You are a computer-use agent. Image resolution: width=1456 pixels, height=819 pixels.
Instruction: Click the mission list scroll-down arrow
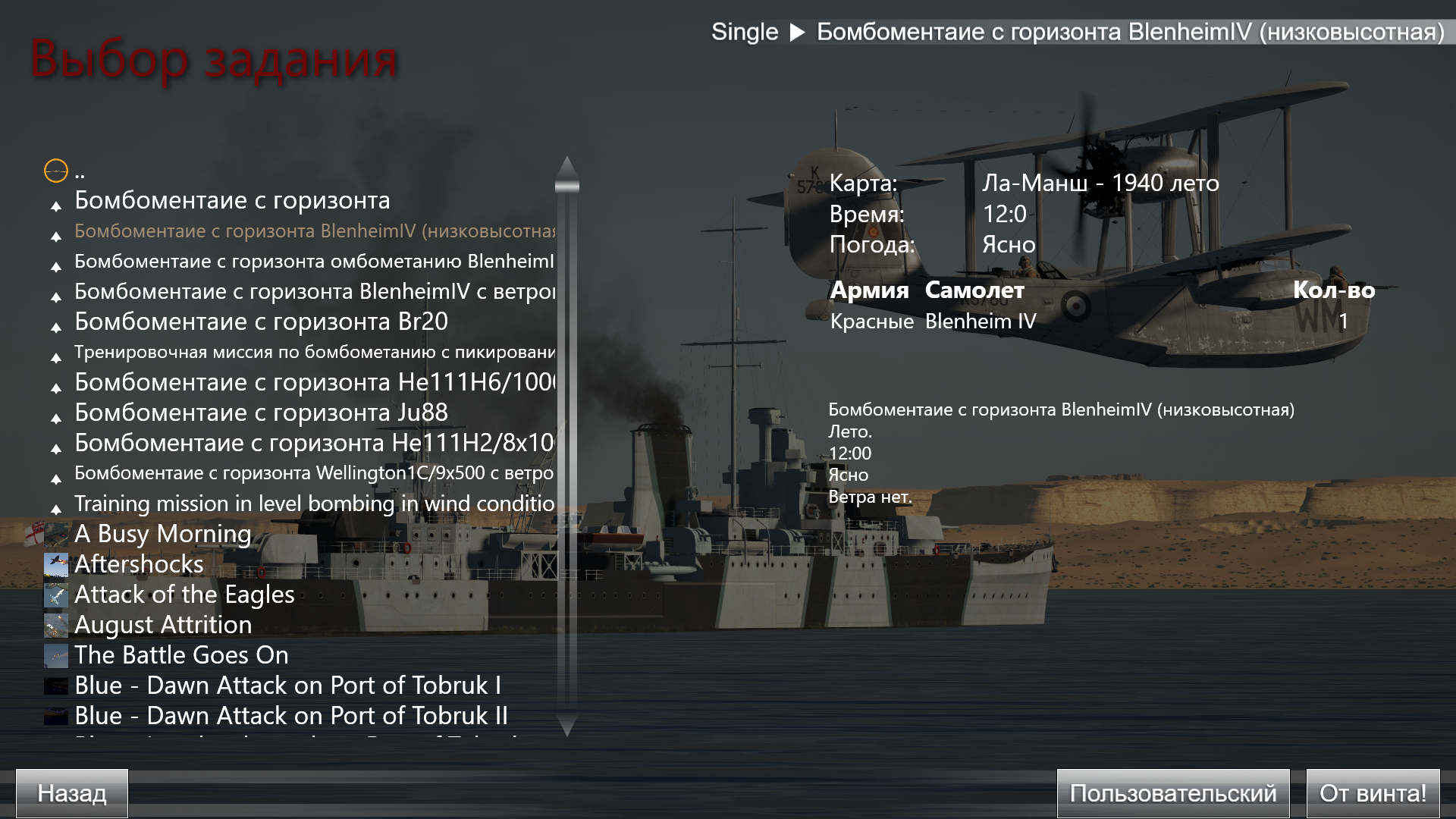[567, 725]
